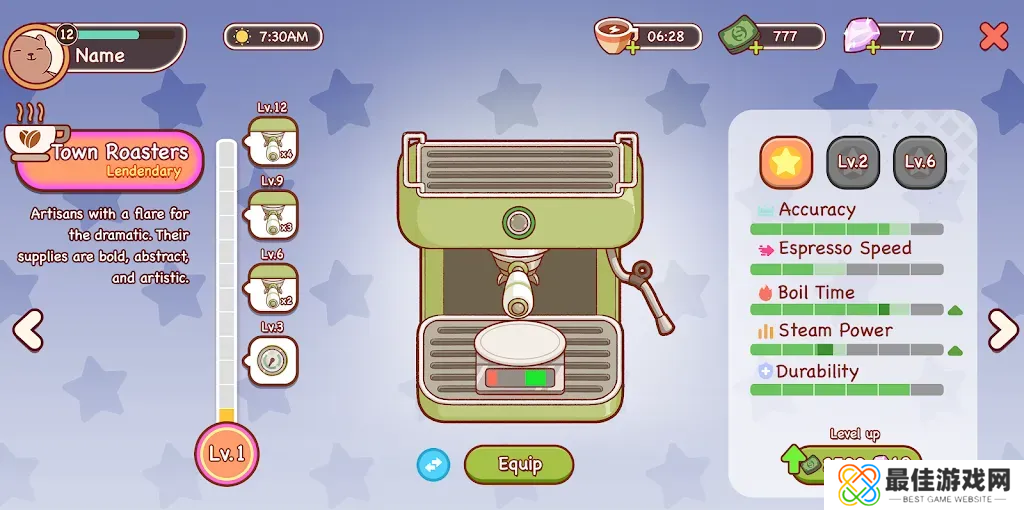Add more cash with the green plus
The height and width of the screenshot is (510, 1024).
tap(754, 48)
